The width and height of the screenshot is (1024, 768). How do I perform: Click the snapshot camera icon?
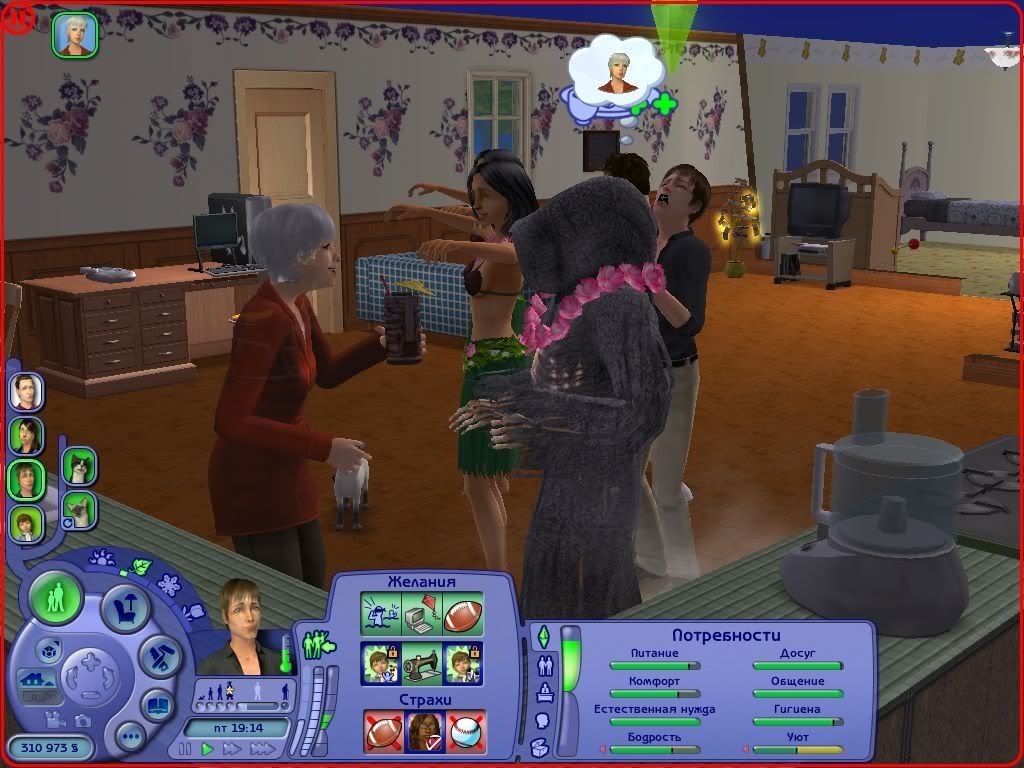(x=82, y=720)
